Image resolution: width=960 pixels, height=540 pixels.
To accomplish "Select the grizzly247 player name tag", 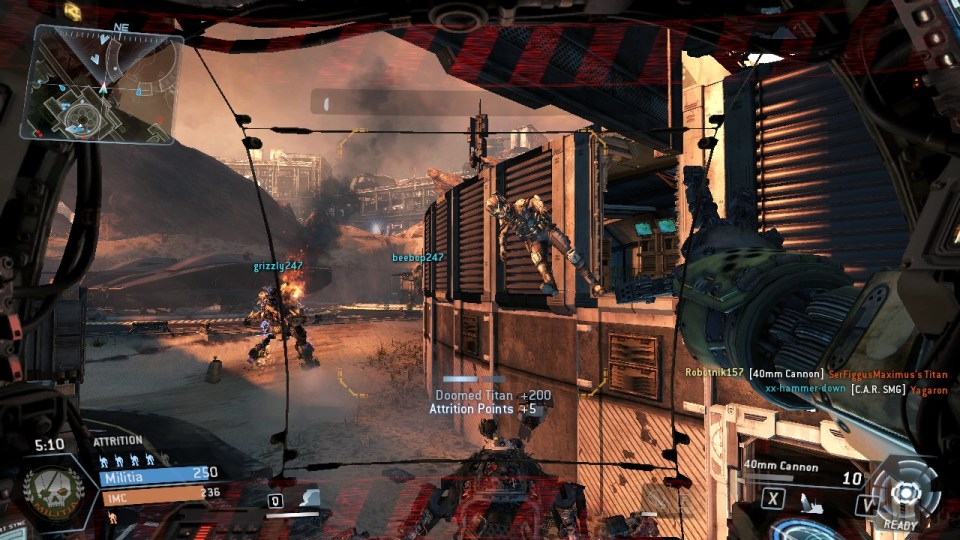I will [277, 266].
